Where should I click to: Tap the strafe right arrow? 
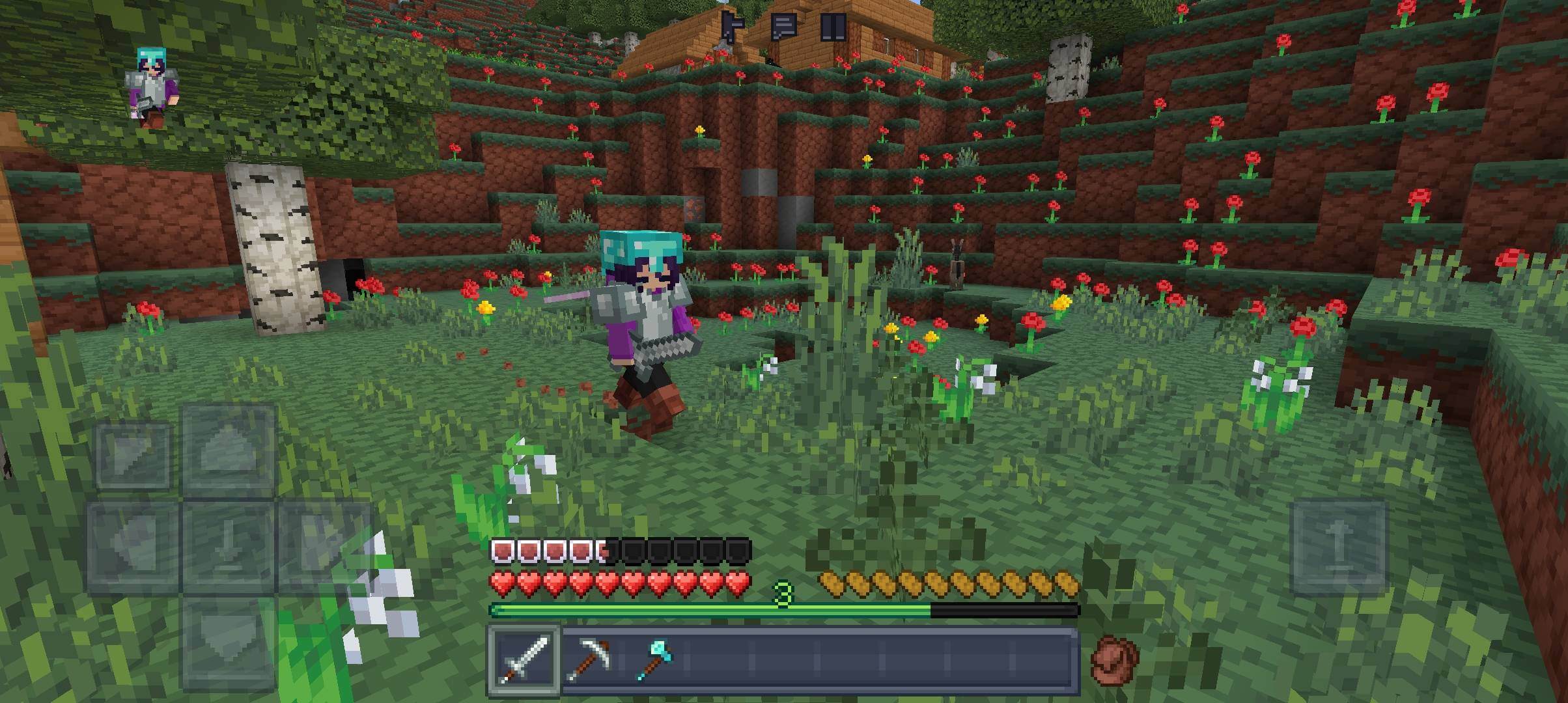(x=324, y=547)
